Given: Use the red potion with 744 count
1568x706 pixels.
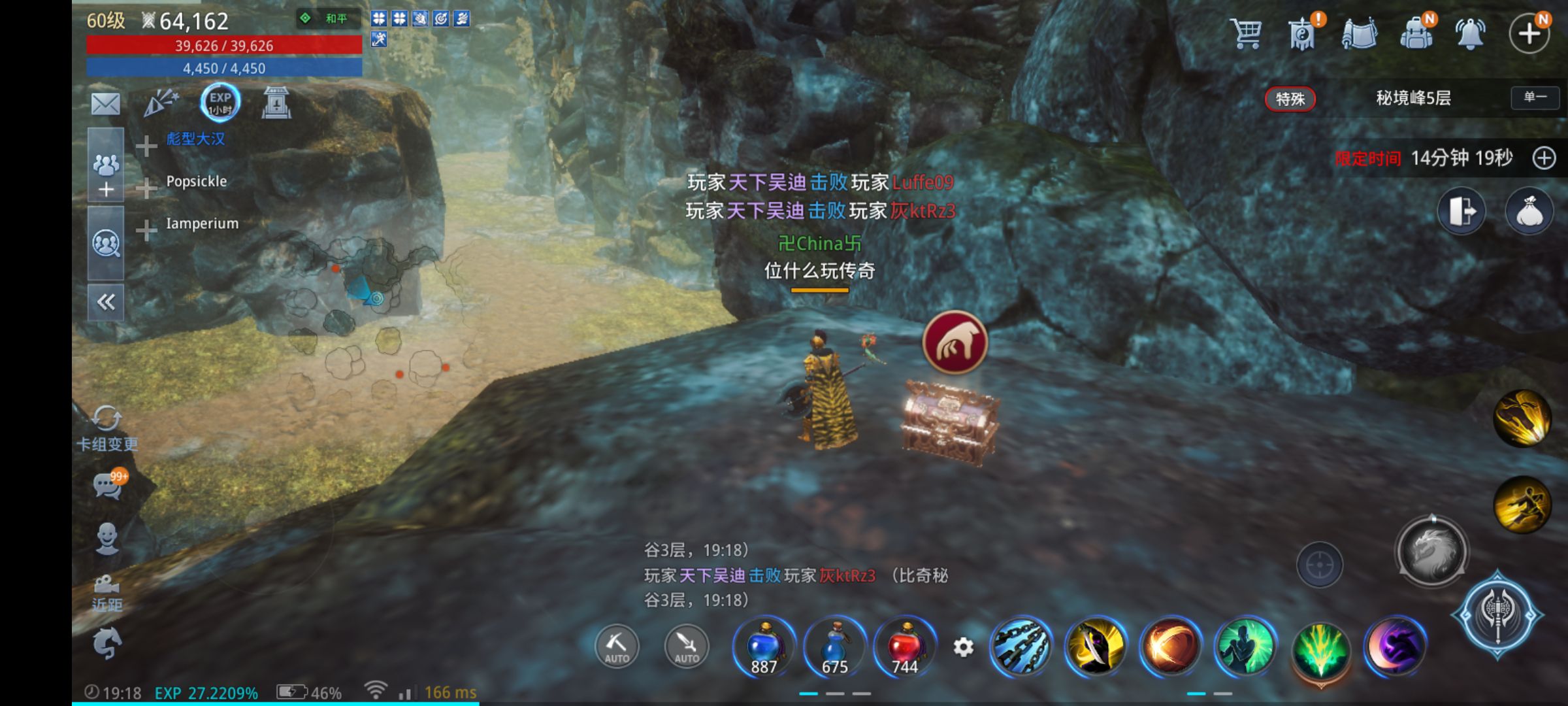Looking at the screenshot, I should point(906,647).
